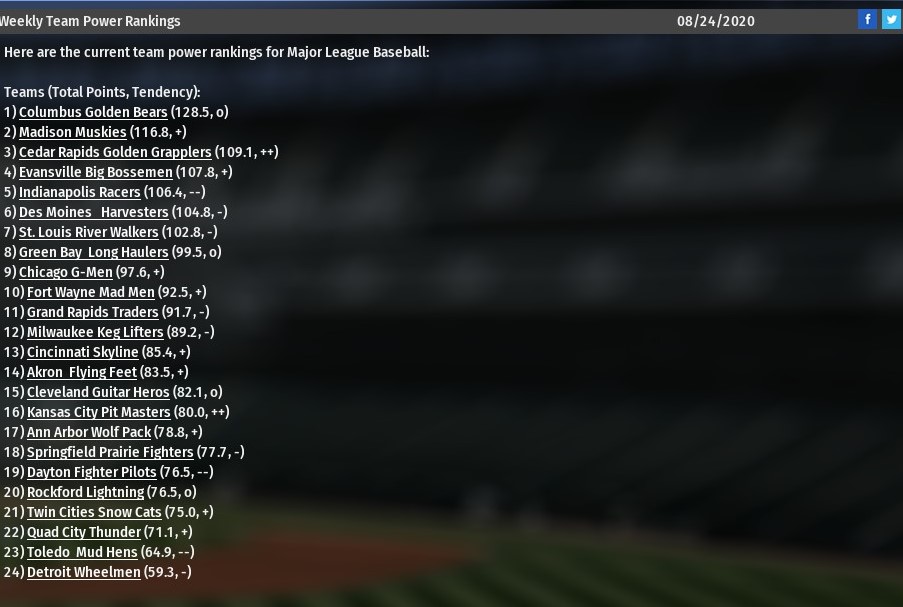Image resolution: width=903 pixels, height=607 pixels.
Task: Share rankings via the Twitter icon
Action: [890, 19]
